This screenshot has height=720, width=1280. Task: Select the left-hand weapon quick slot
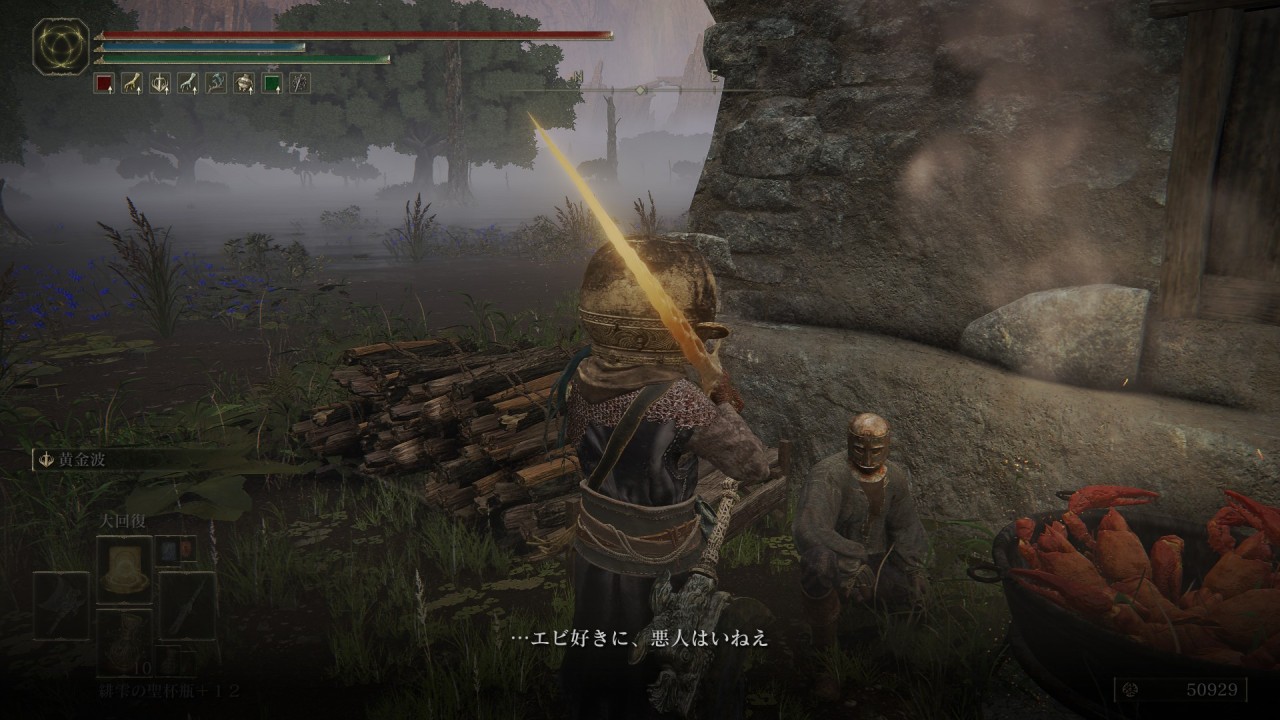62,605
